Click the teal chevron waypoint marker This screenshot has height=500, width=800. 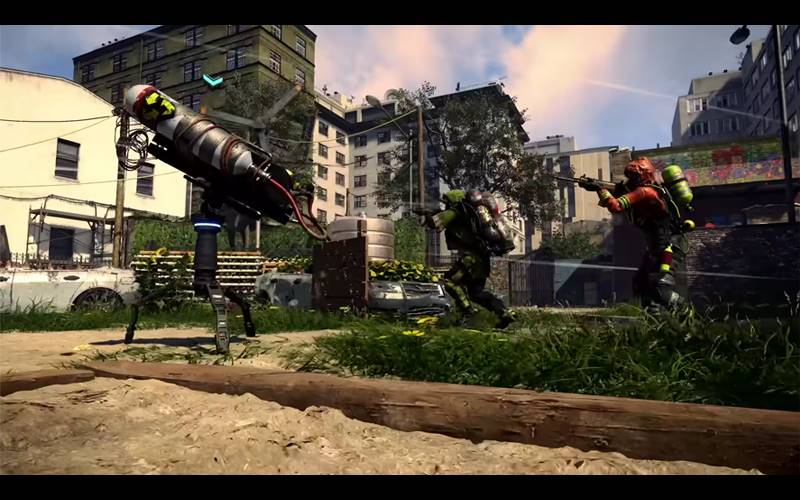tap(212, 80)
